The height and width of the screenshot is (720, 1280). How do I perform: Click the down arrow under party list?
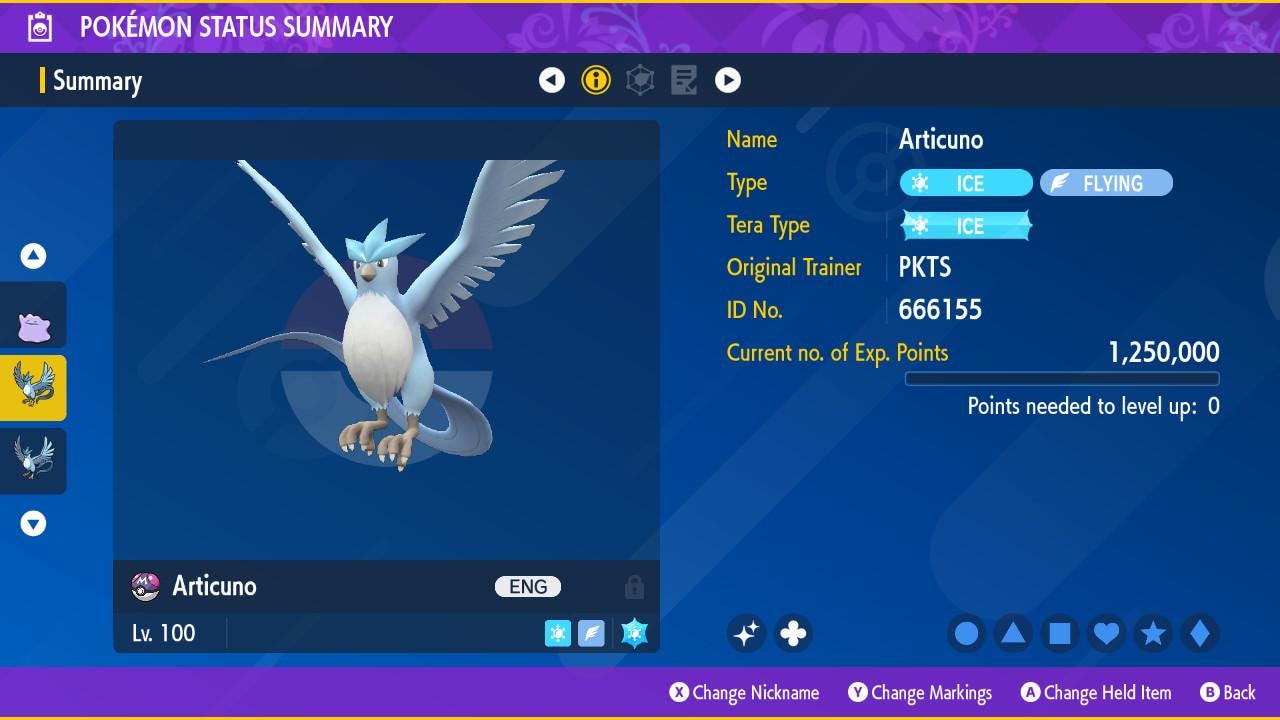33,523
